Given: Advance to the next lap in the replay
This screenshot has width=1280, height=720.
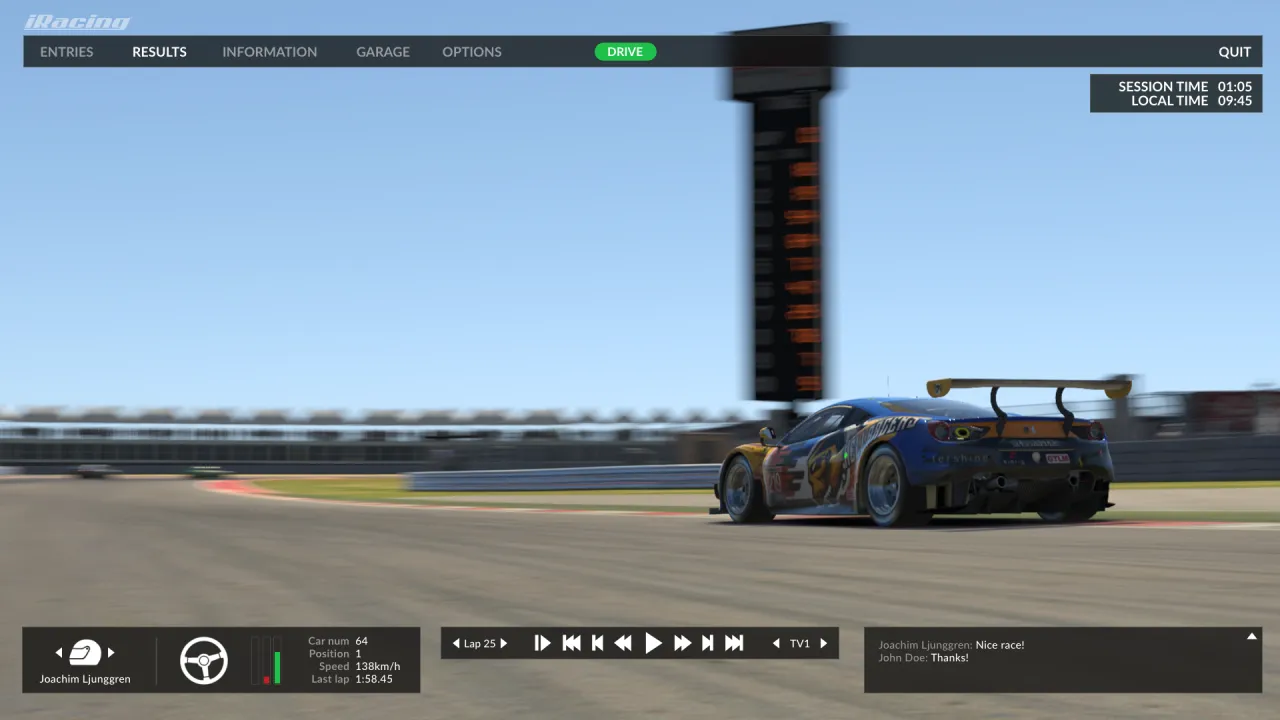Looking at the screenshot, I should point(504,643).
